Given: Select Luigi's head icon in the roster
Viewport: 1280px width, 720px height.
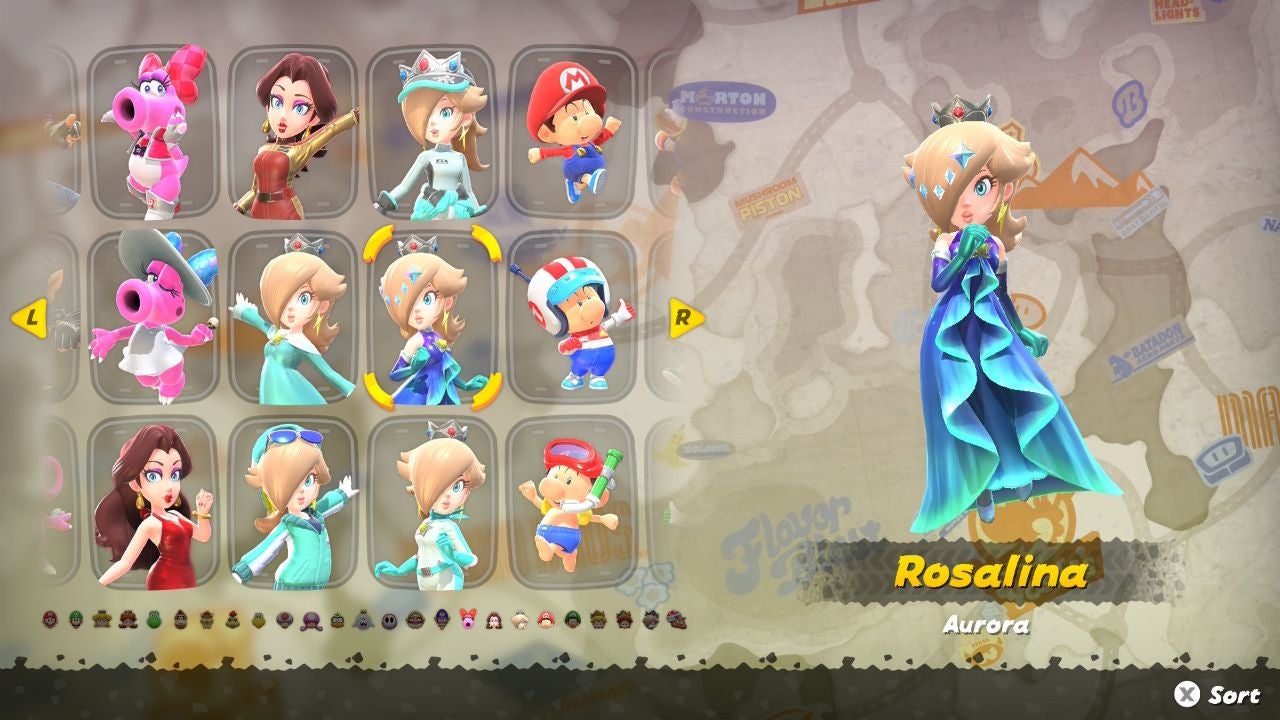Looking at the screenshot, I should (74, 622).
